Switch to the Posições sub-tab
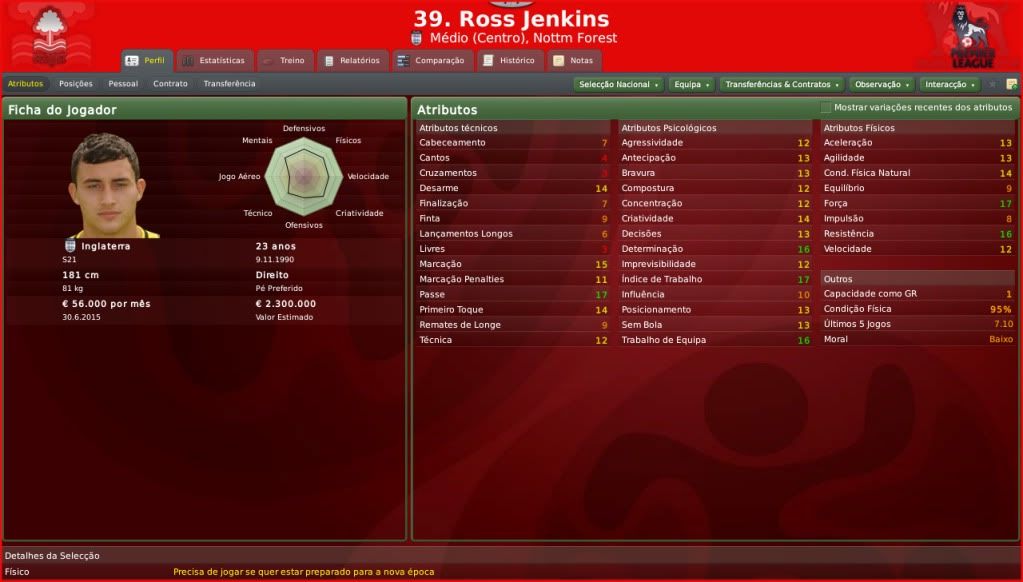1023x582 pixels. [x=76, y=84]
